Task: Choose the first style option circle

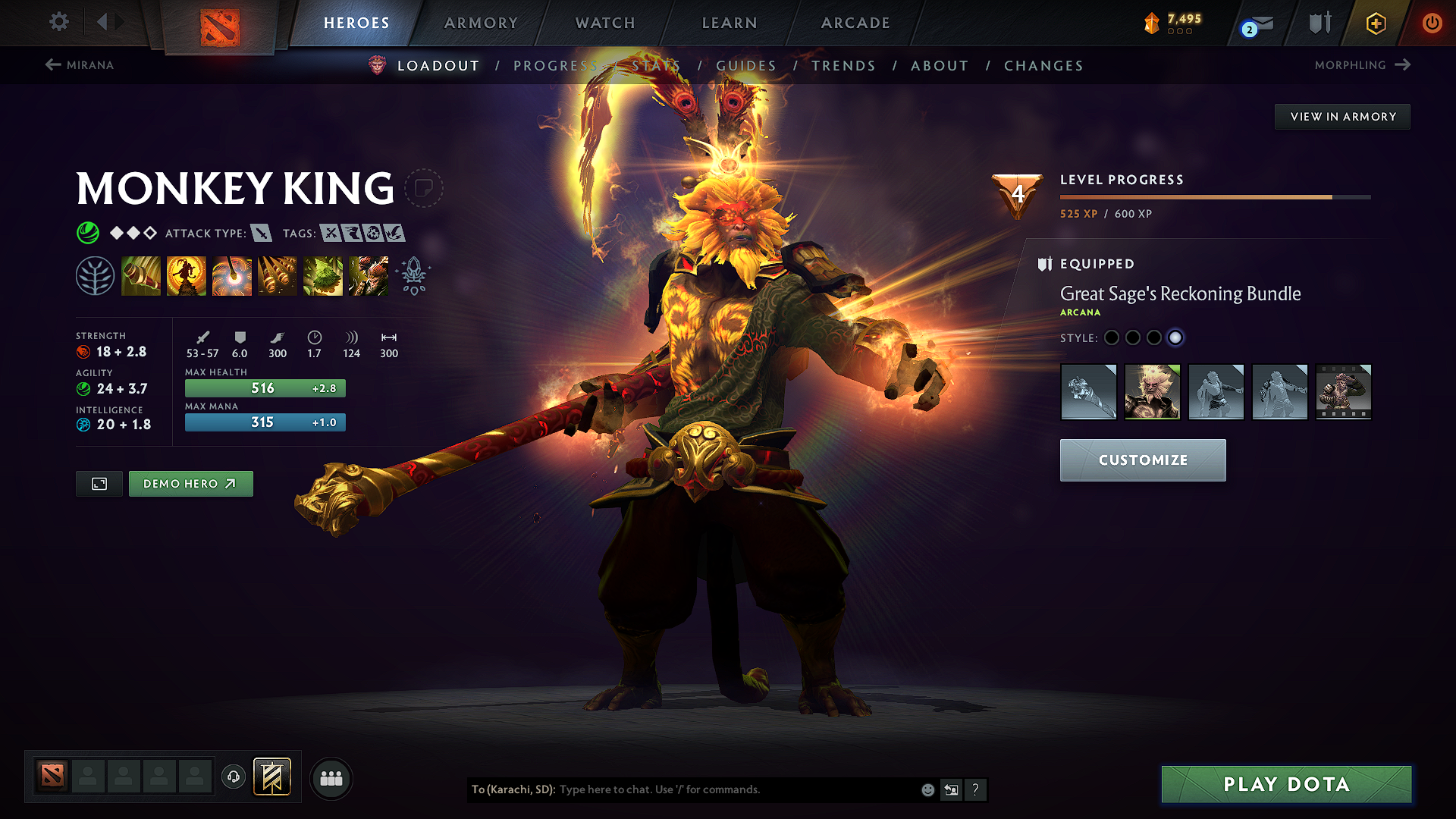Action: click(x=1111, y=337)
